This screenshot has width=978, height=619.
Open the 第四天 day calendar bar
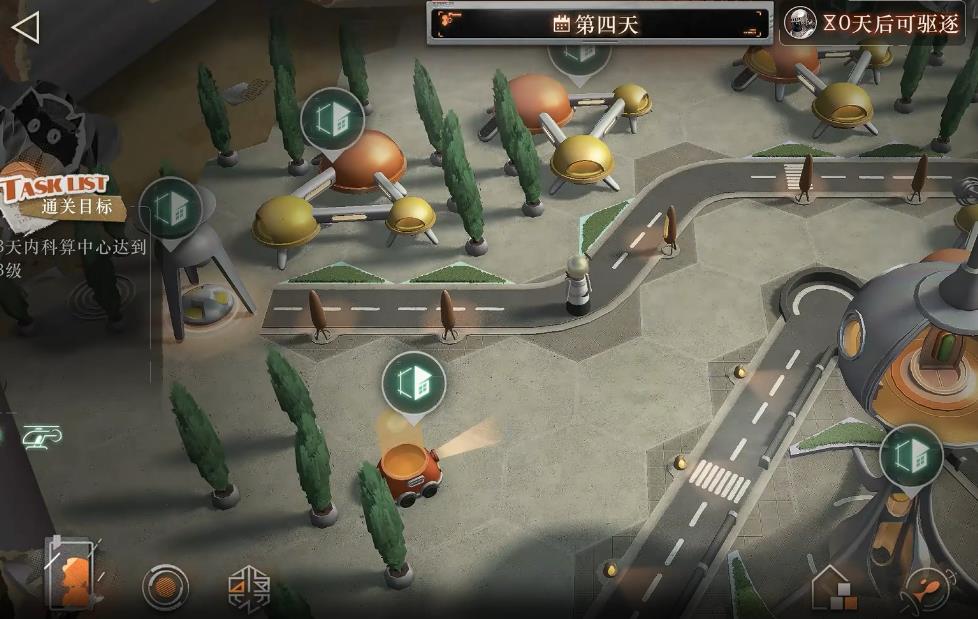pyautogui.click(x=598, y=24)
